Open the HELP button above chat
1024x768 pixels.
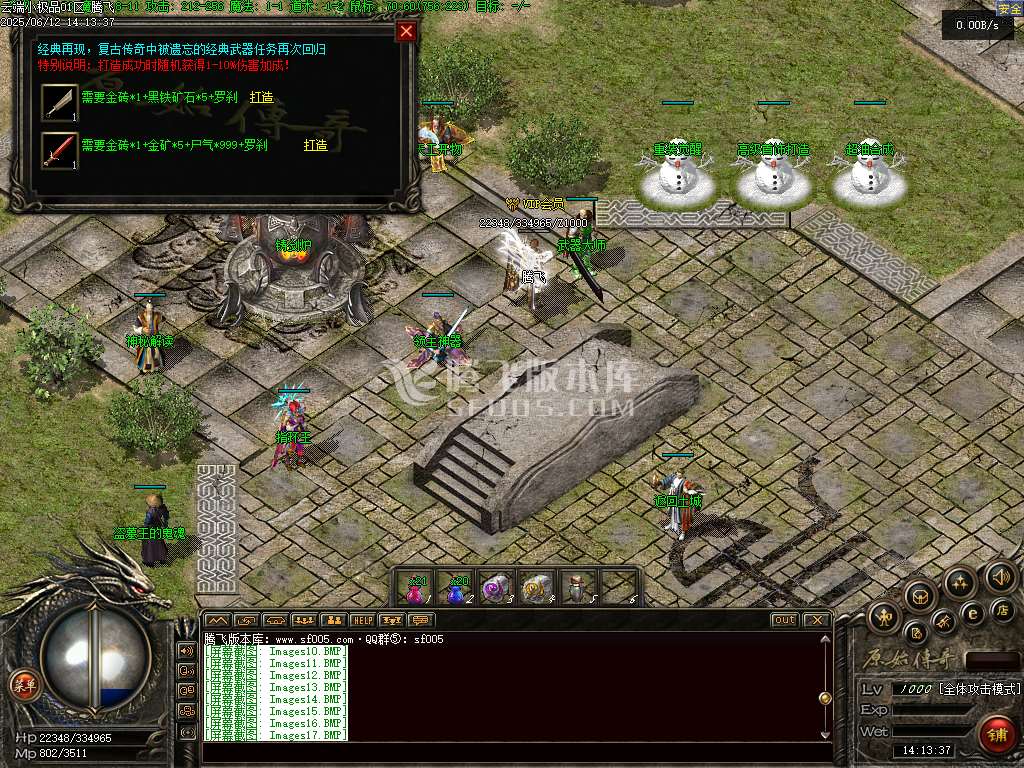[x=362, y=620]
